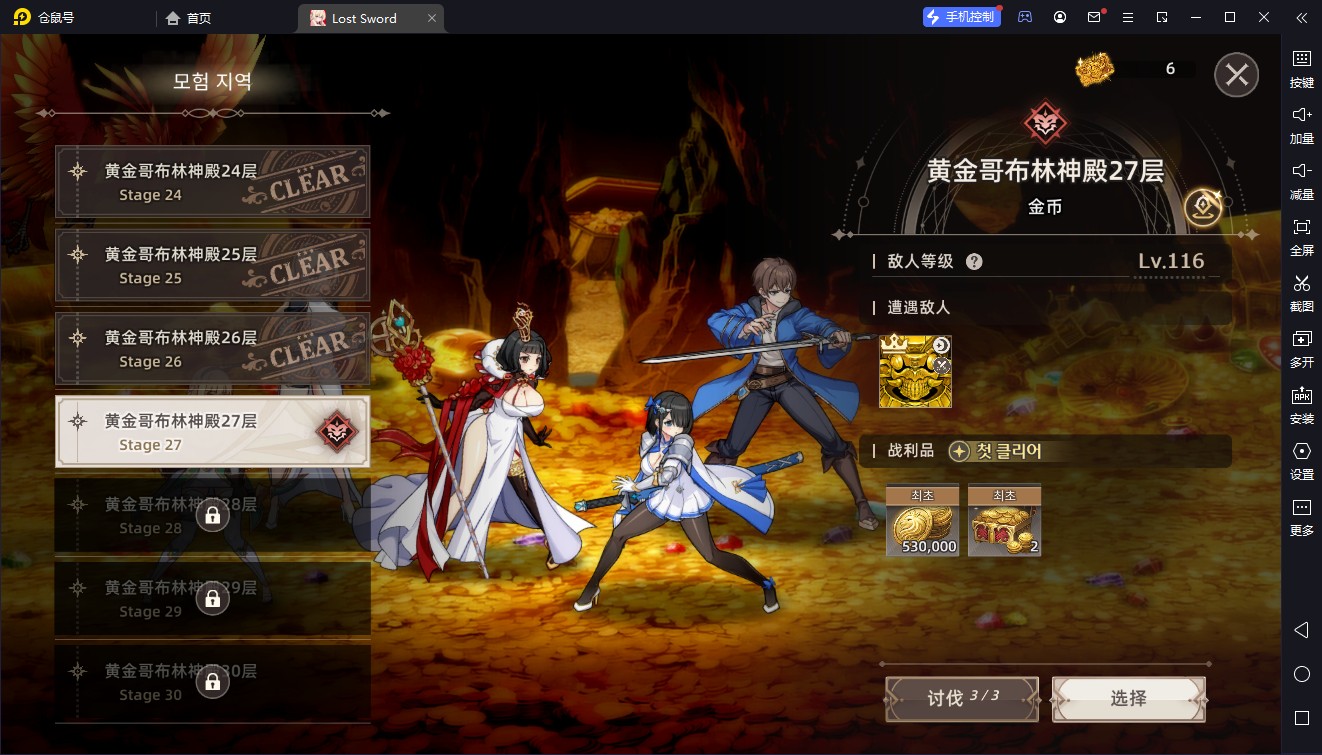Select the highlighted Stage 27 row

[x=212, y=432]
